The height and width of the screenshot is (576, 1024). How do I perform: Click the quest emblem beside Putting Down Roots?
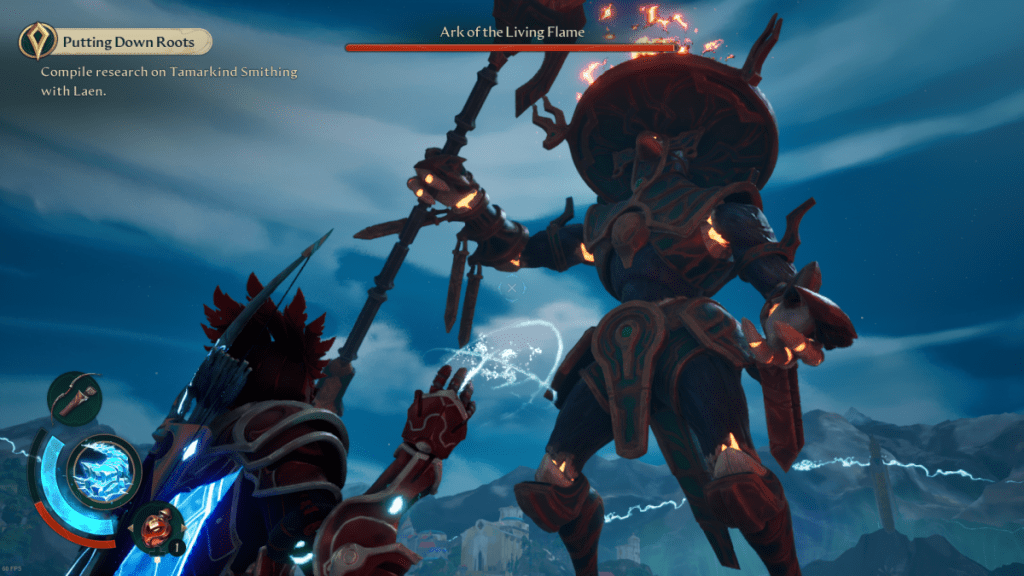tap(37, 42)
